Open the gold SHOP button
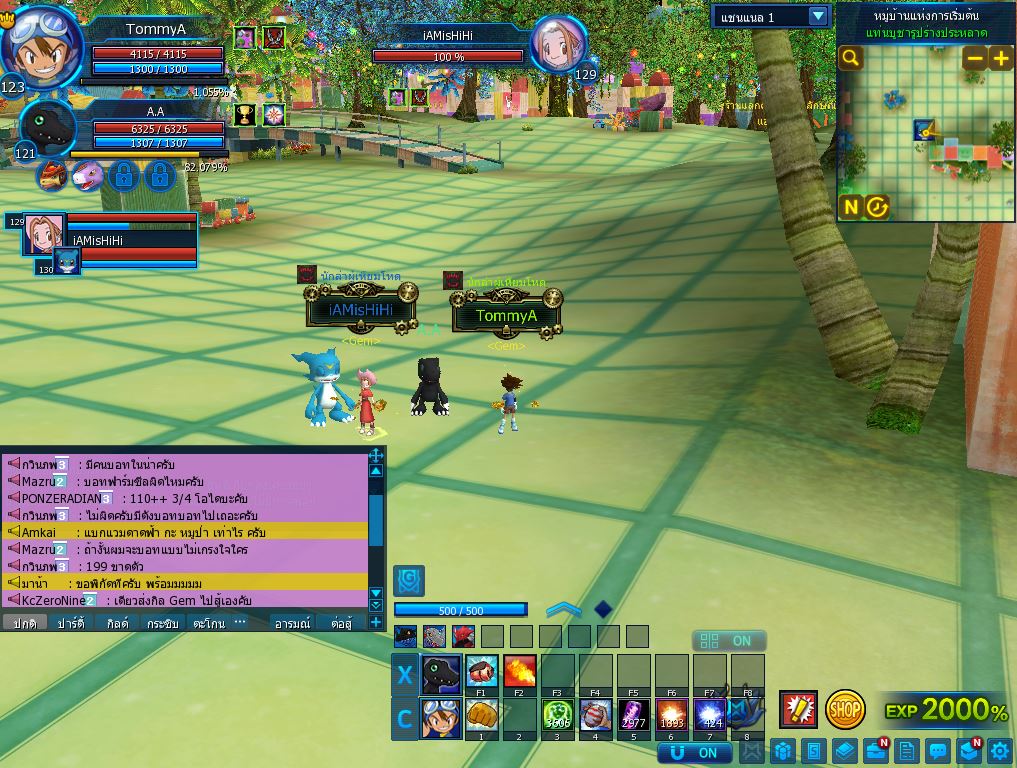Viewport: 1017px width, 768px height. [845, 709]
